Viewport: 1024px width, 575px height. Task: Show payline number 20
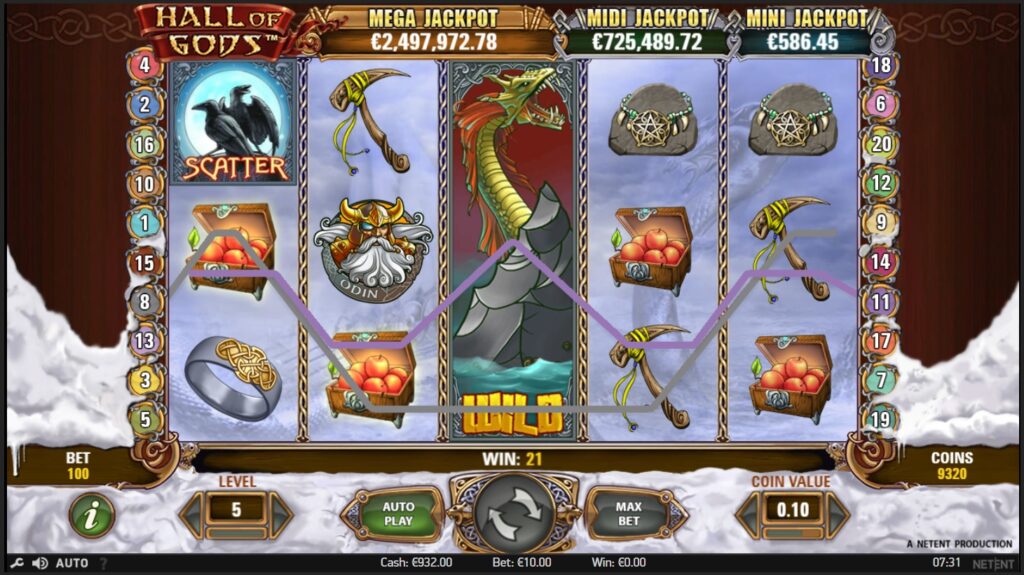882,144
